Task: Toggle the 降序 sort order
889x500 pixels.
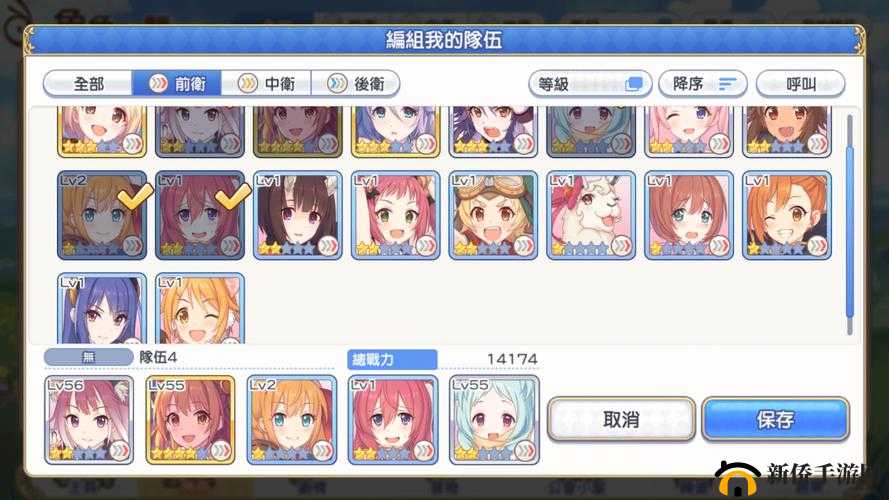Action: 703,84
